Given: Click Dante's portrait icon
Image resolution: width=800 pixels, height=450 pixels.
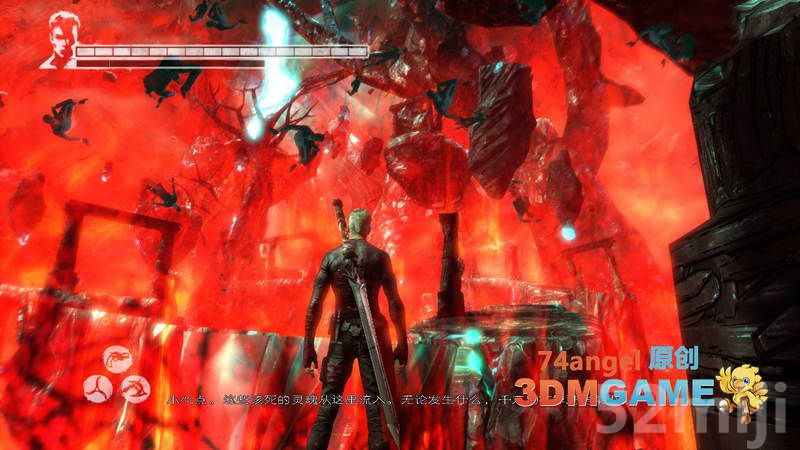Looking at the screenshot, I should [x=59, y=40].
